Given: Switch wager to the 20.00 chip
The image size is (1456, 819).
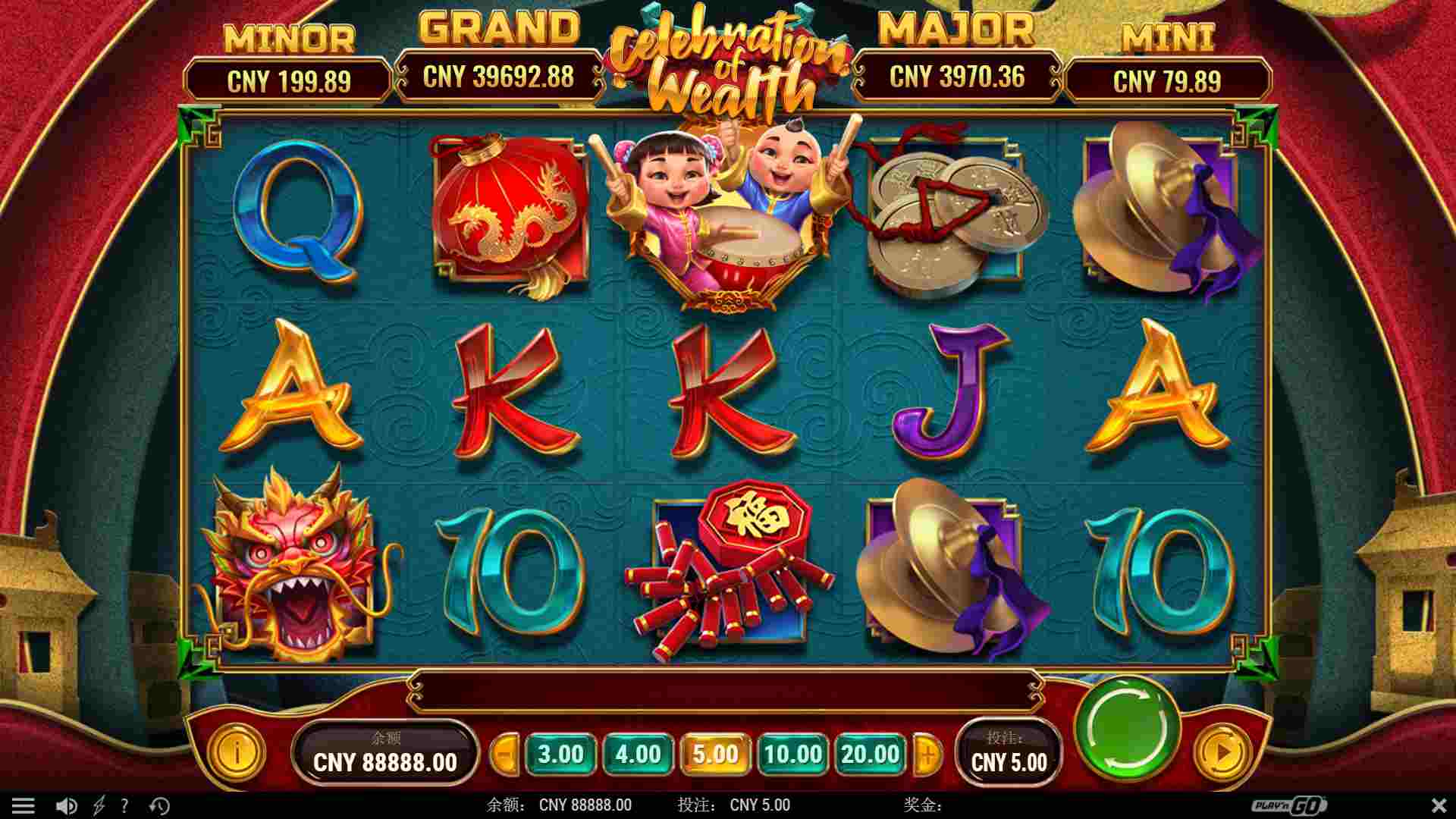Looking at the screenshot, I should click(869, 755).
